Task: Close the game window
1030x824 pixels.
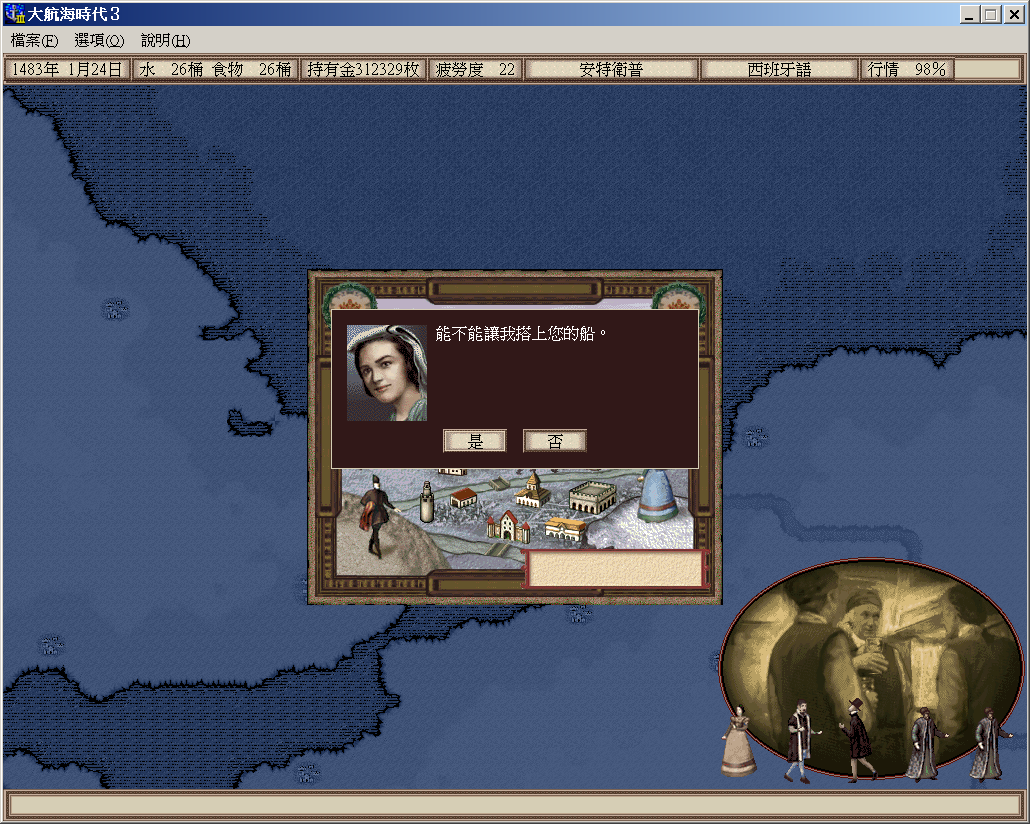Action: point(1012,14)
